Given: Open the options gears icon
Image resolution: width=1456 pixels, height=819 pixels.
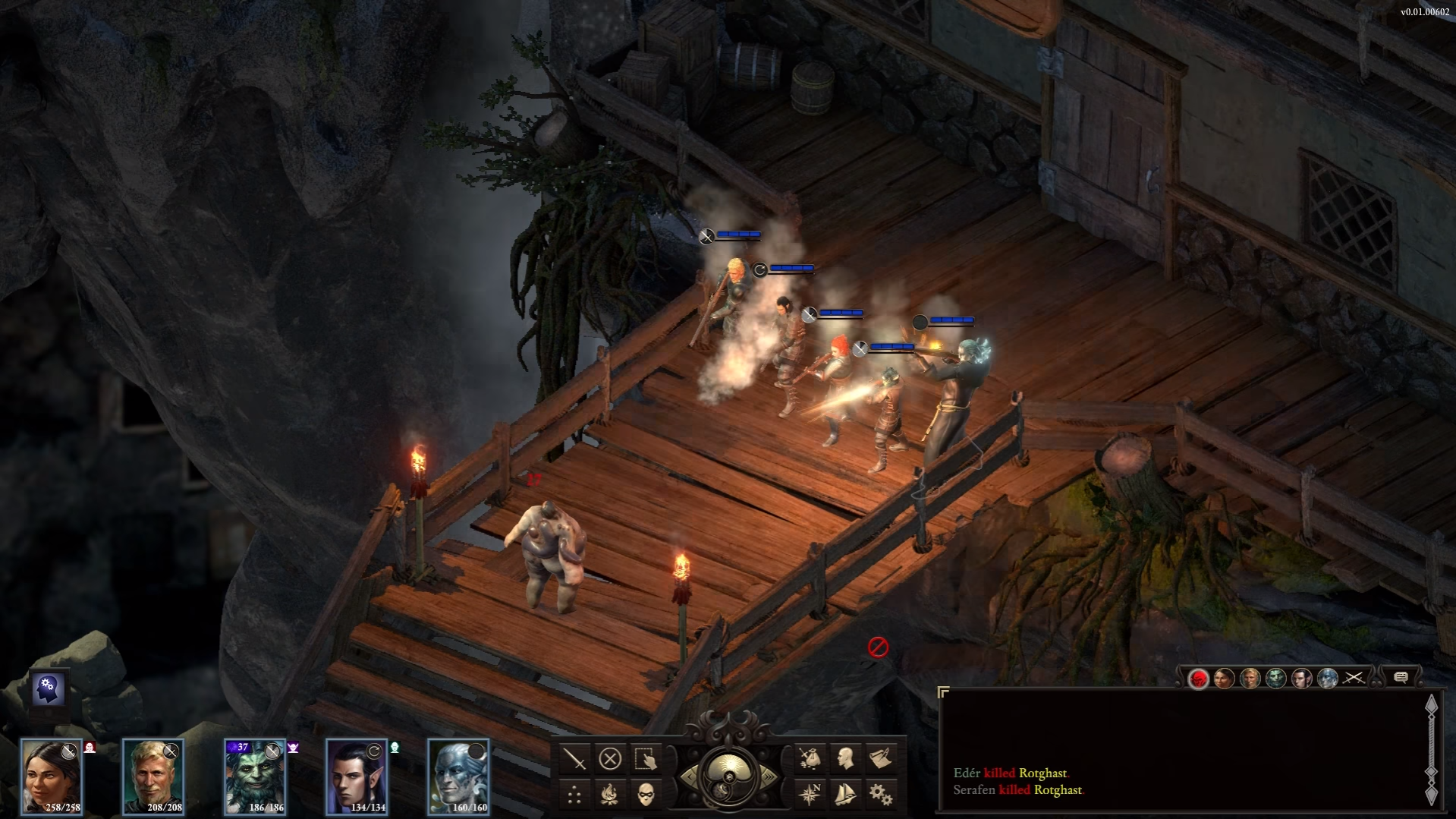Looking at the screenshot, I should [880, 795].
